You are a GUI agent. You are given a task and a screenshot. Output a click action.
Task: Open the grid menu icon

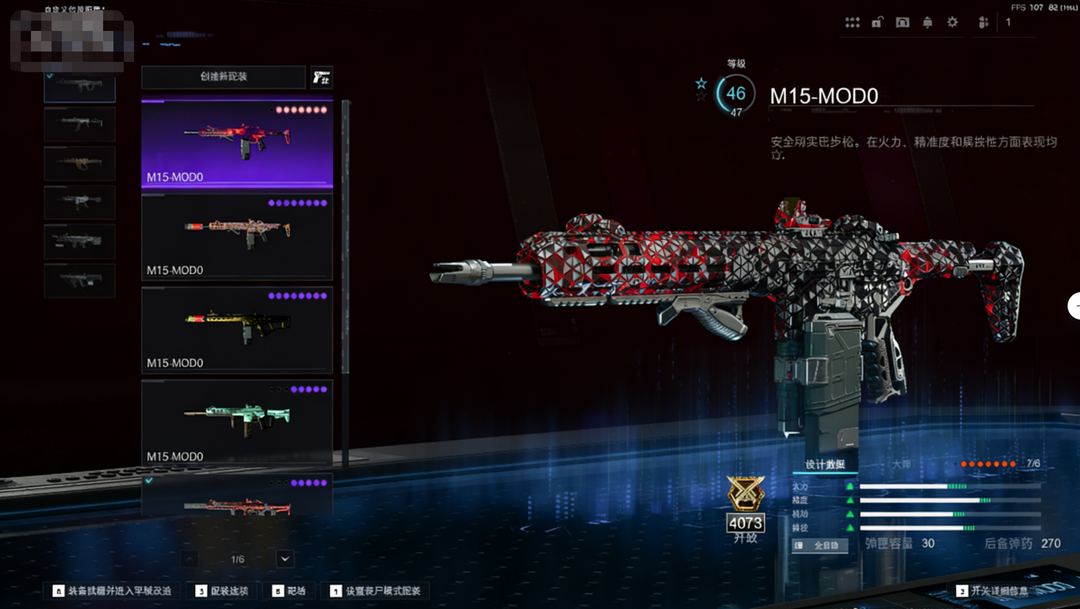pos(852,22)
